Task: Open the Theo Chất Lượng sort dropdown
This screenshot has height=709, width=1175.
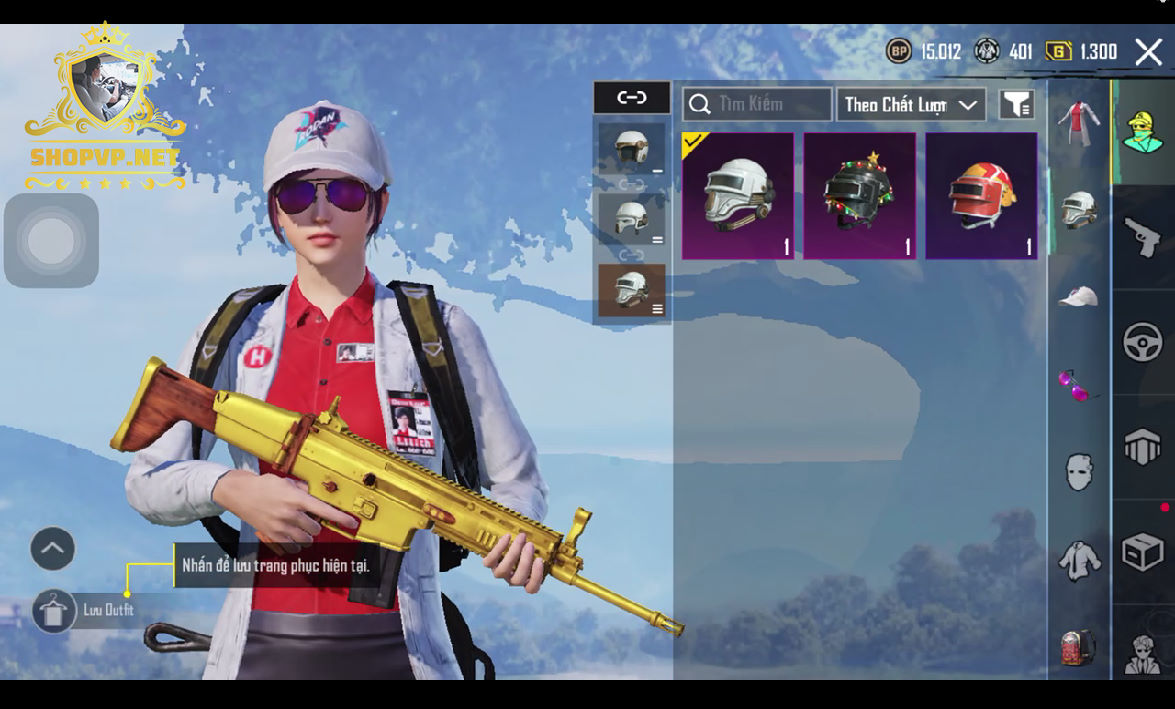Action: 910,104
